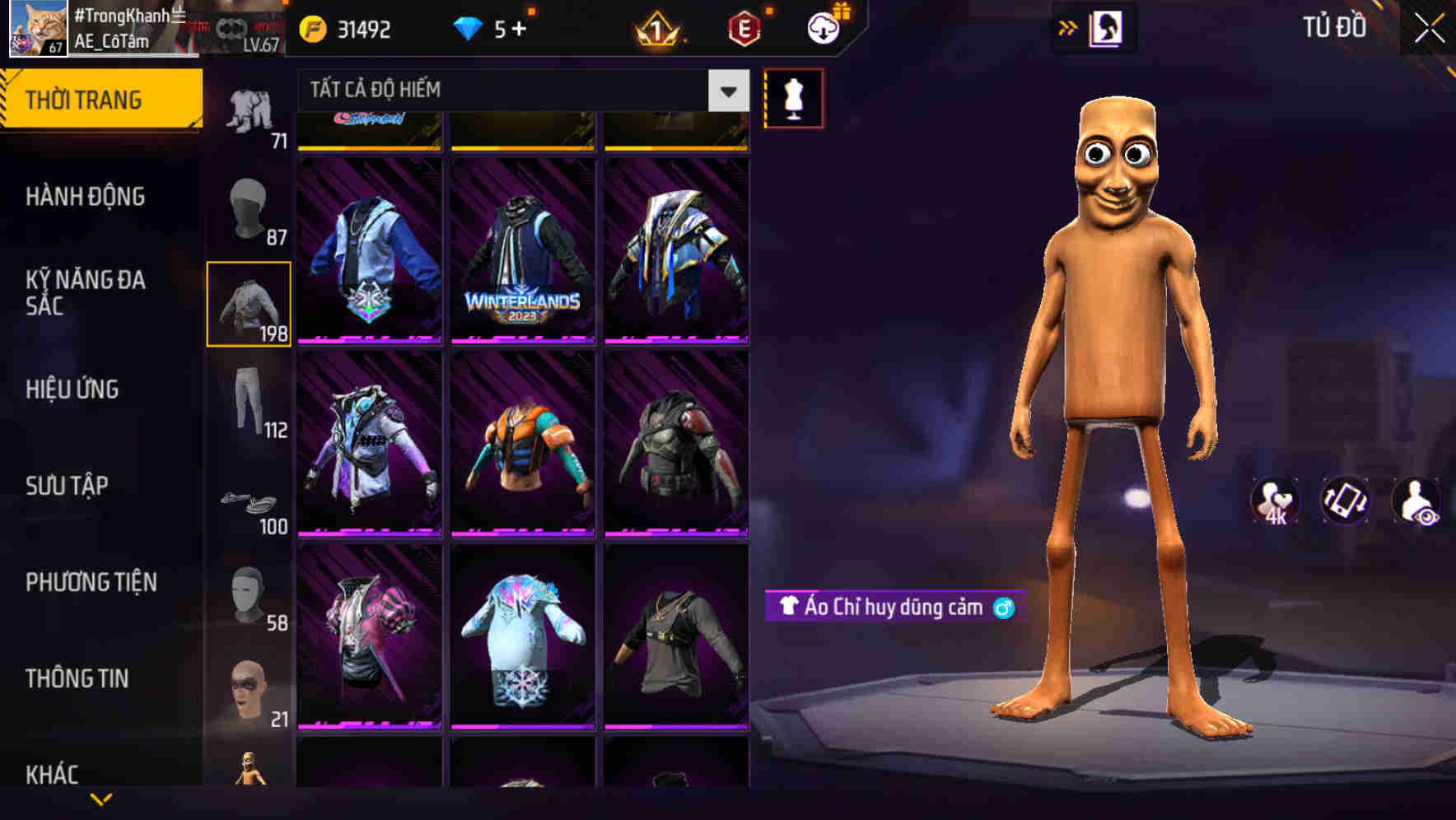1456x820 pixels.
Task: Expand the sidebar with the bottom chevron arrow
Action: 101,800
